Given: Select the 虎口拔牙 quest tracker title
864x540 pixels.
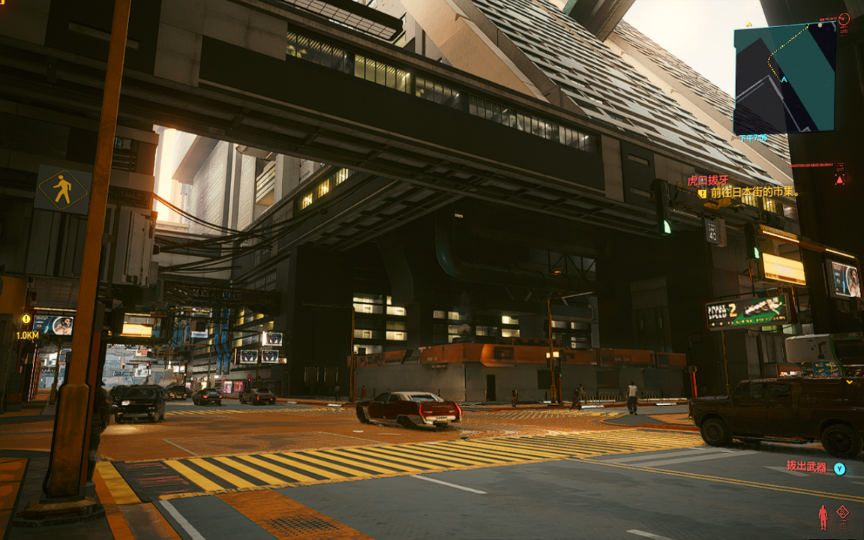Looking at the screenshot, I should point(707,181).
